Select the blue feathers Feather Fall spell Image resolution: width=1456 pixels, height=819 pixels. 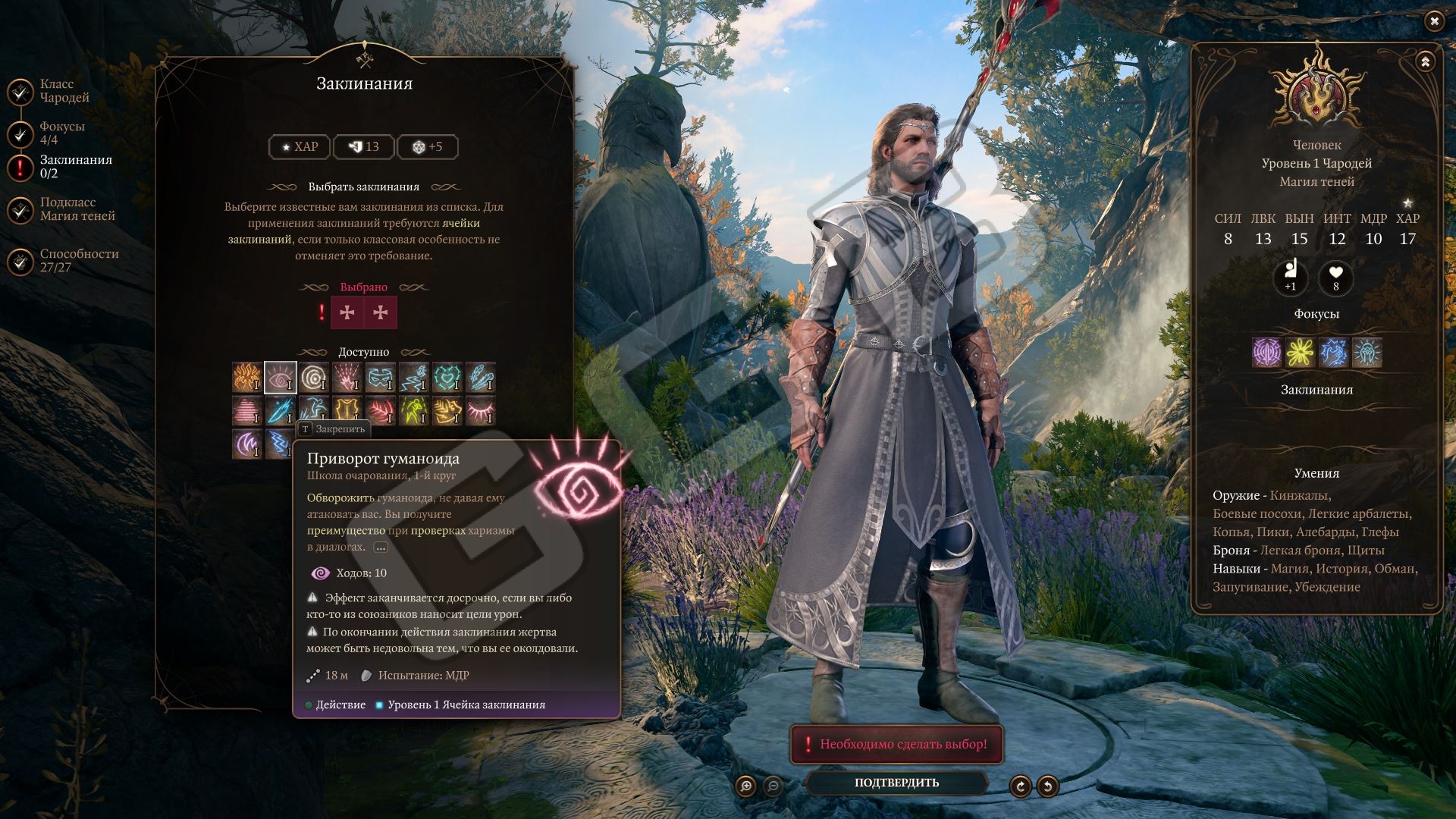[481, 377]
